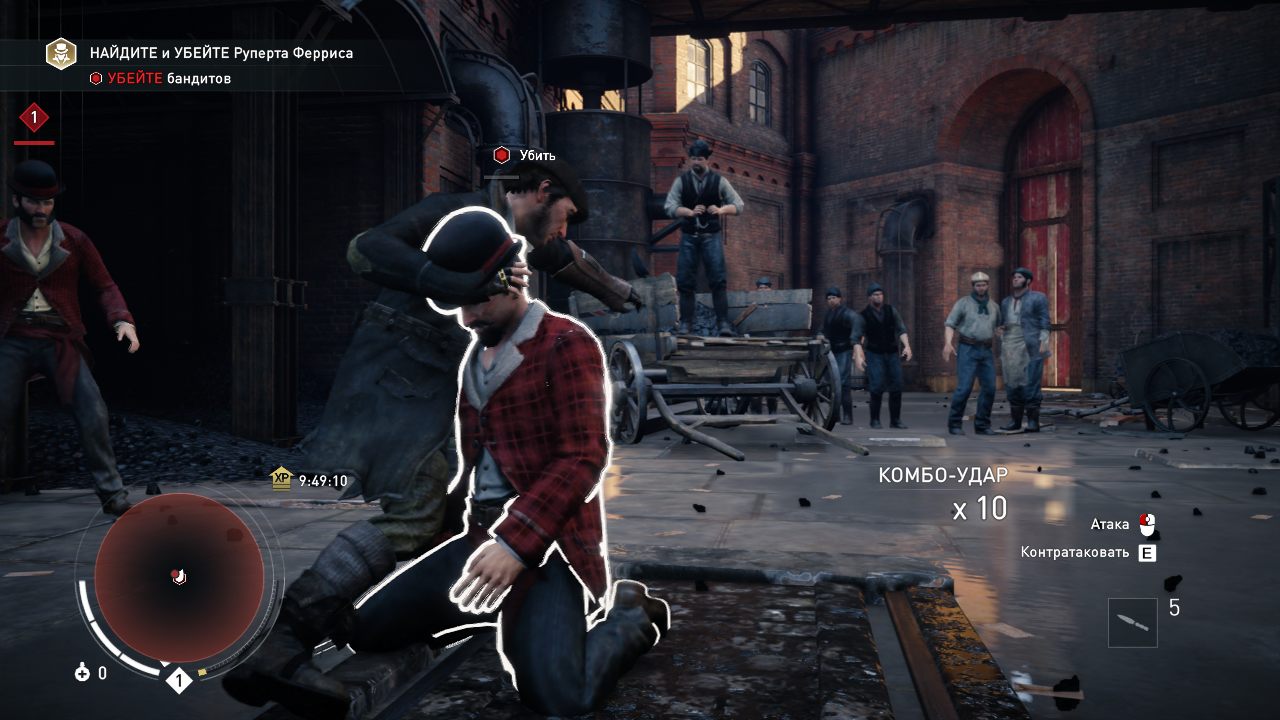Click the XP boost timer icon
The width and height of the screenshot is (1280, 720).
tap(281, 480)
